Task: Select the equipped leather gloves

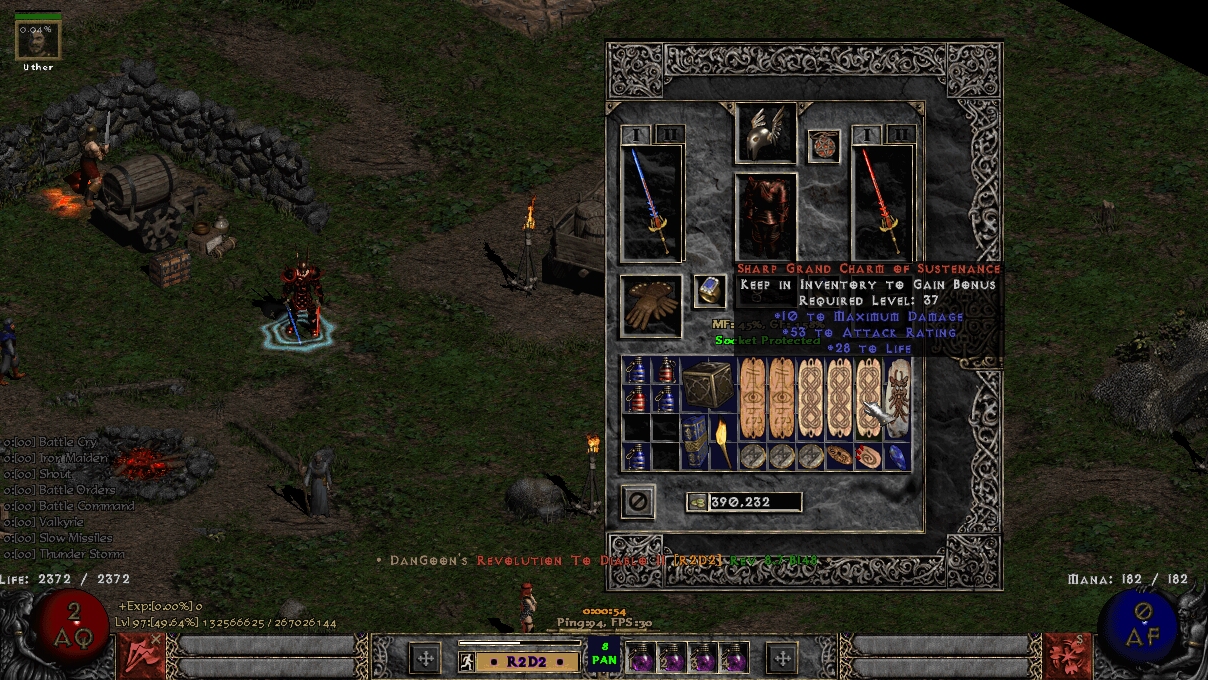Action: tap(651, 306)
